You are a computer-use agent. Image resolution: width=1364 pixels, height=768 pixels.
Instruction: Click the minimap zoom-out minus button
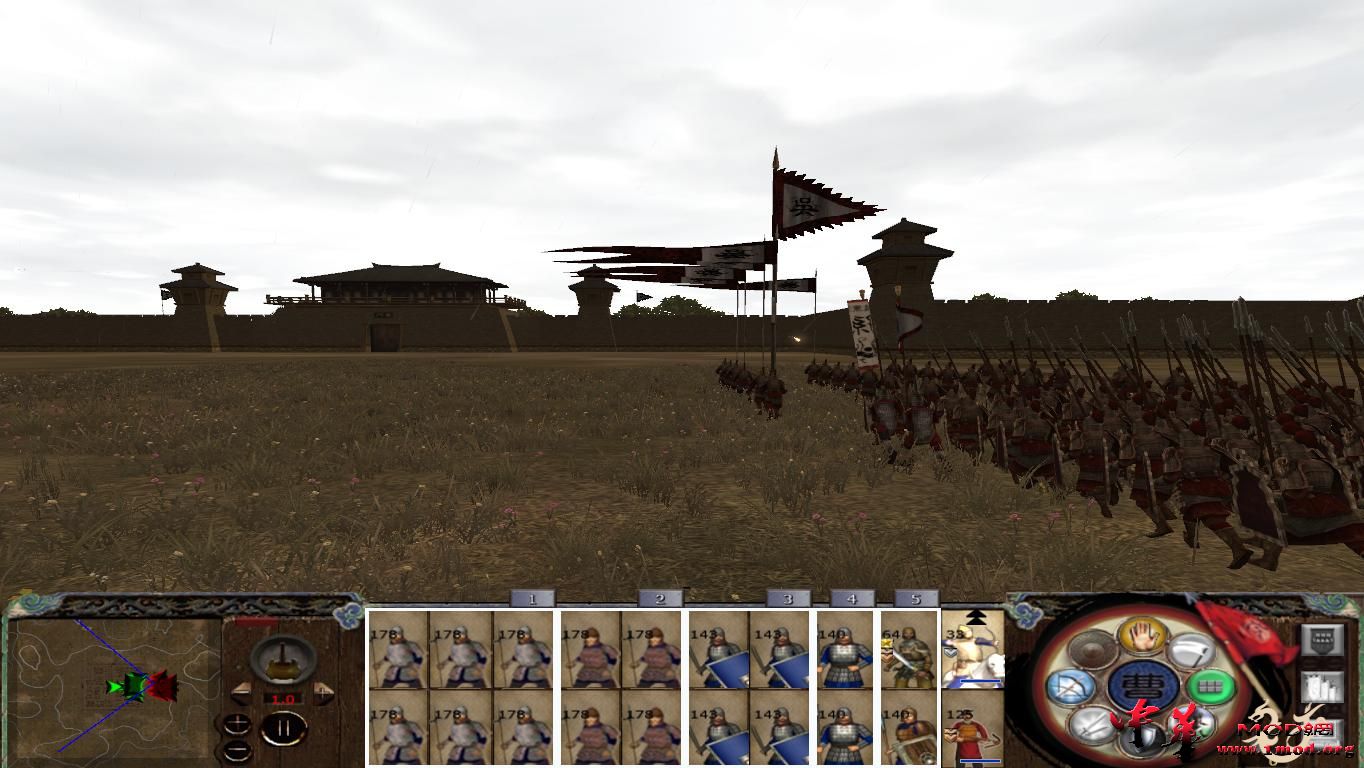[239, 752]
